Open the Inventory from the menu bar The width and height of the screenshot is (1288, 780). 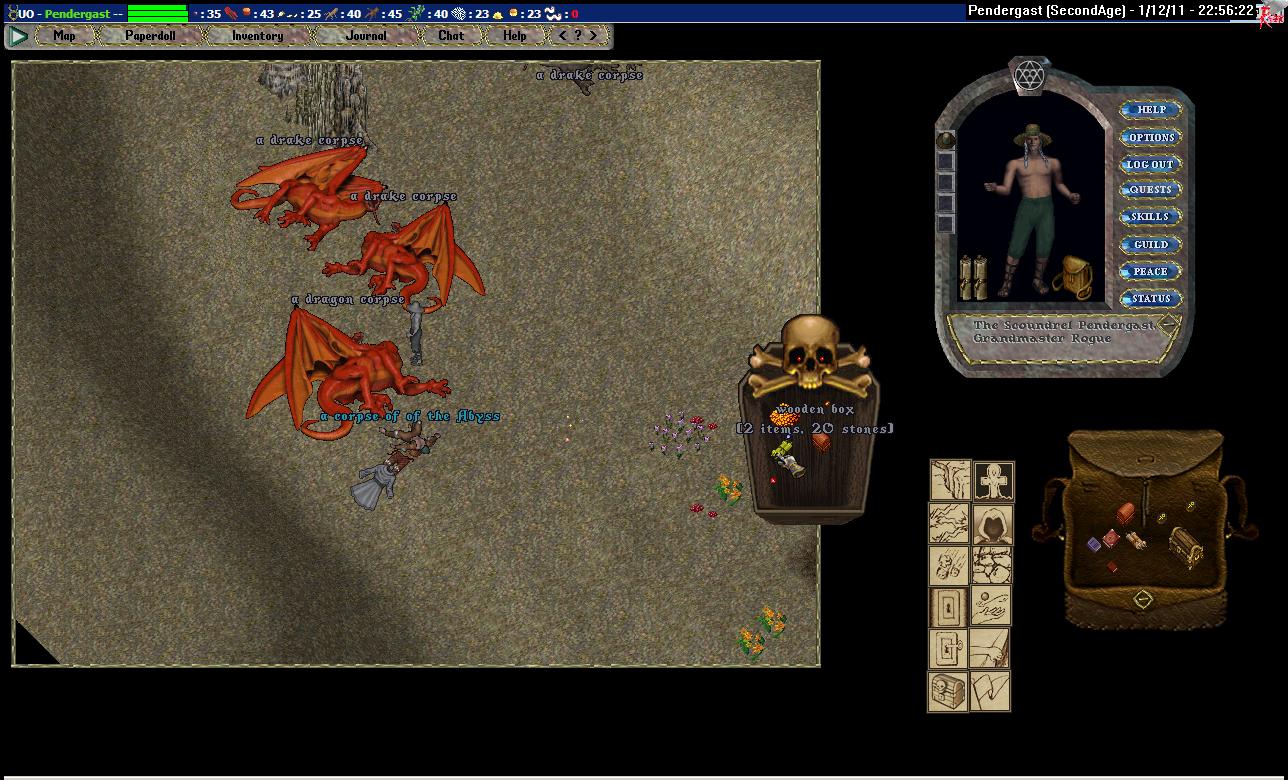257,36
